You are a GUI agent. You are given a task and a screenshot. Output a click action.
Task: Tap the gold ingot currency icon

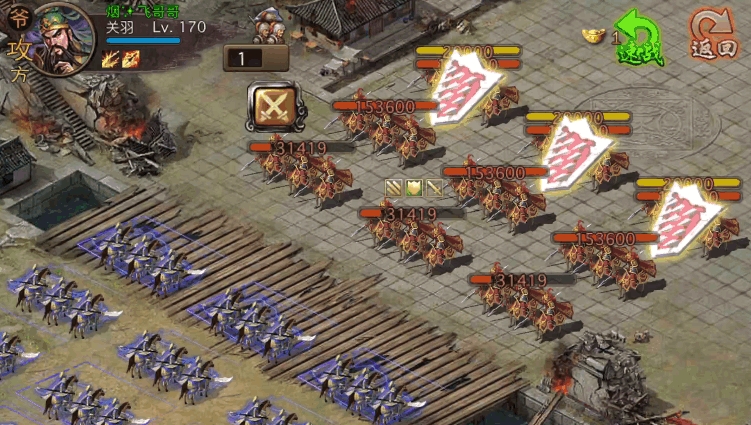[x=596, y=35]
